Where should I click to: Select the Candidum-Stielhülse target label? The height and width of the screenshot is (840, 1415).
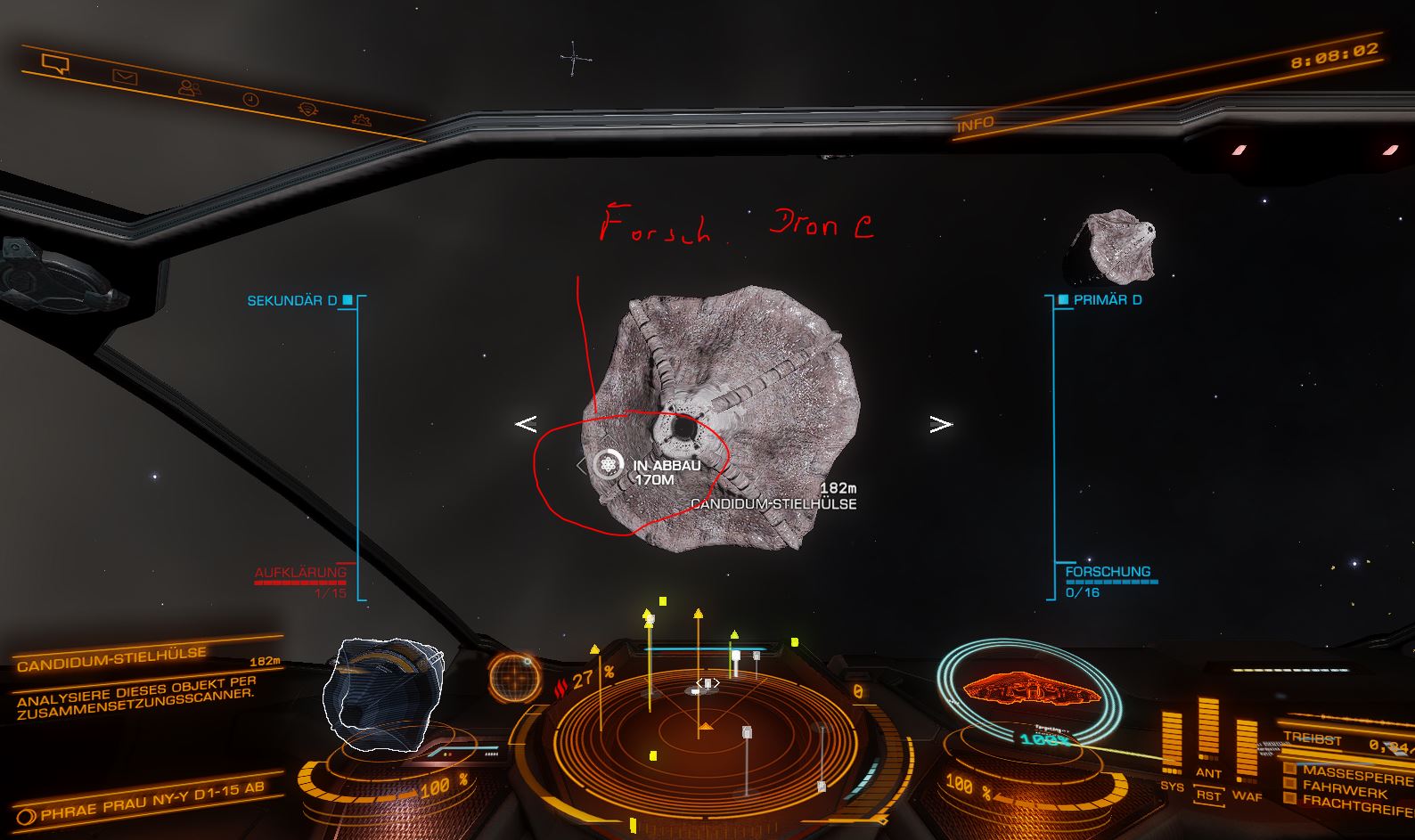(x=773, y=503)
